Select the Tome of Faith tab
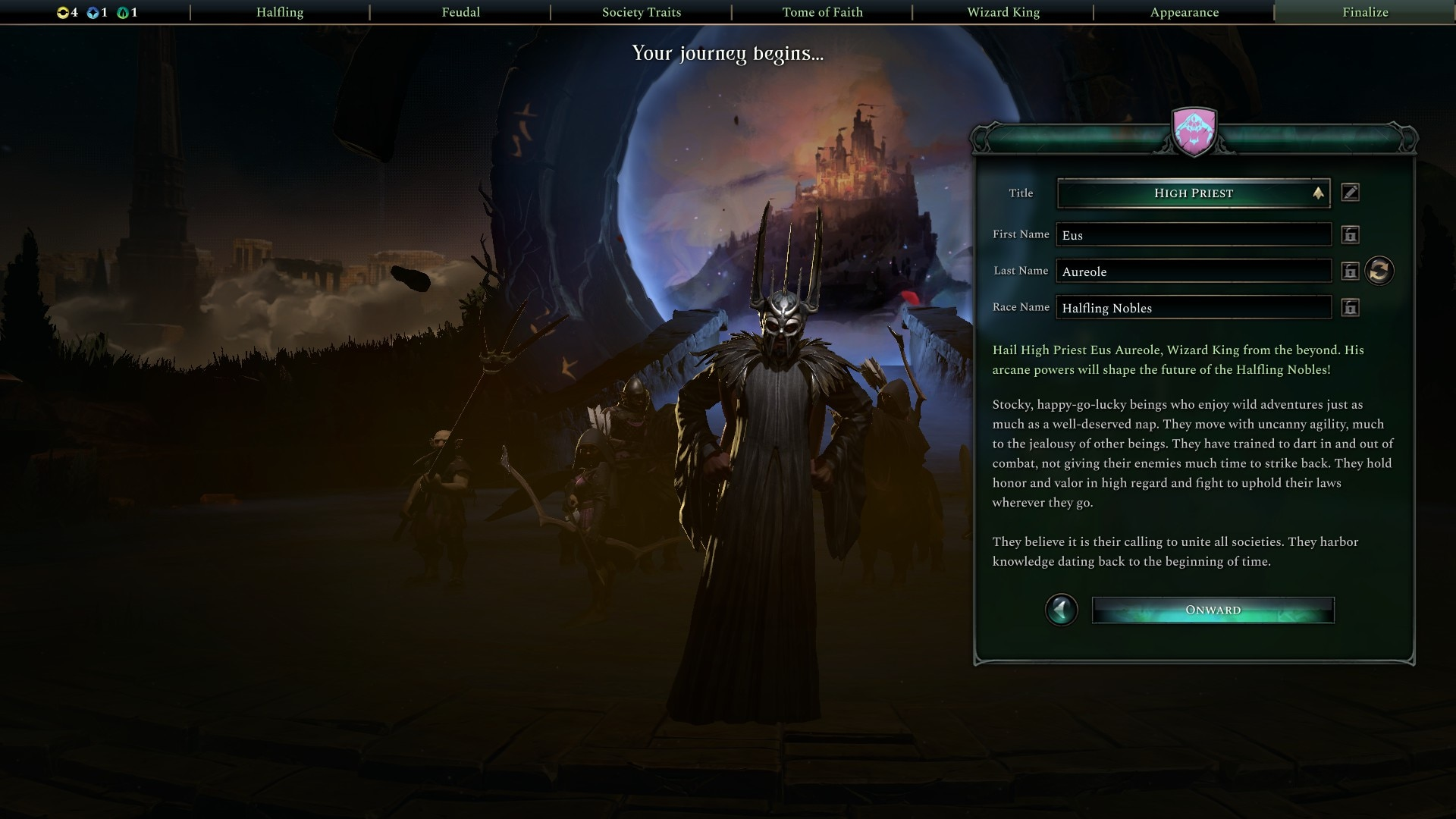Screen dimensions: 1456x819 click(x=822, y=12)
